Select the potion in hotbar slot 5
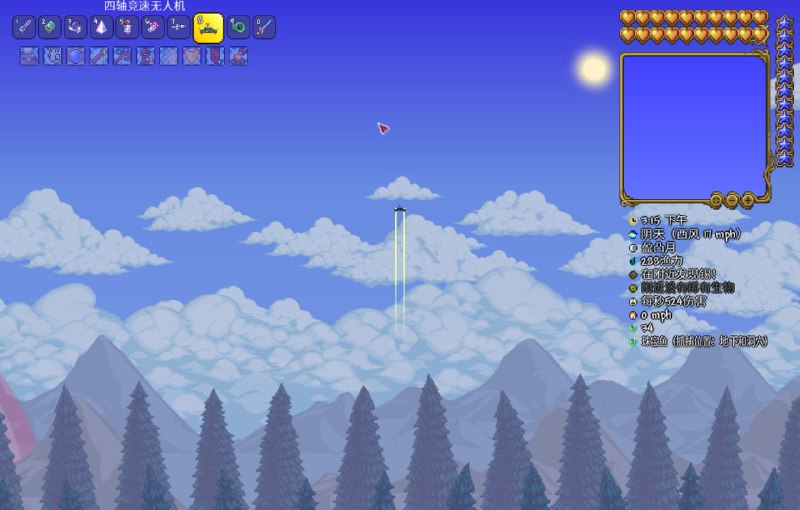The width and height of the screenshot is (800, 510). coord(127,27)
